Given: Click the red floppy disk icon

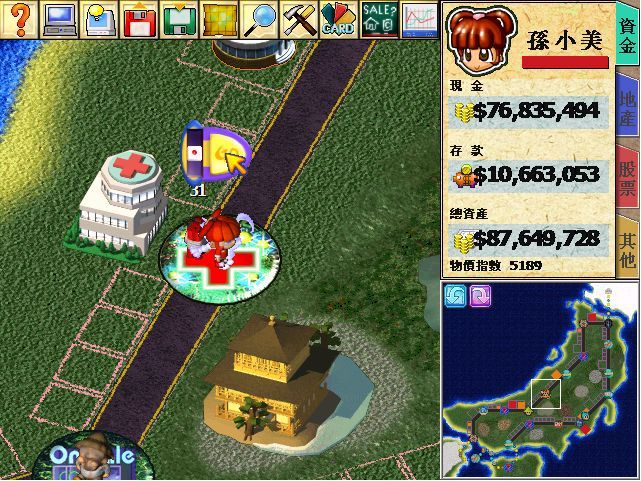Looking at the screenshot, I should point(140,19).
